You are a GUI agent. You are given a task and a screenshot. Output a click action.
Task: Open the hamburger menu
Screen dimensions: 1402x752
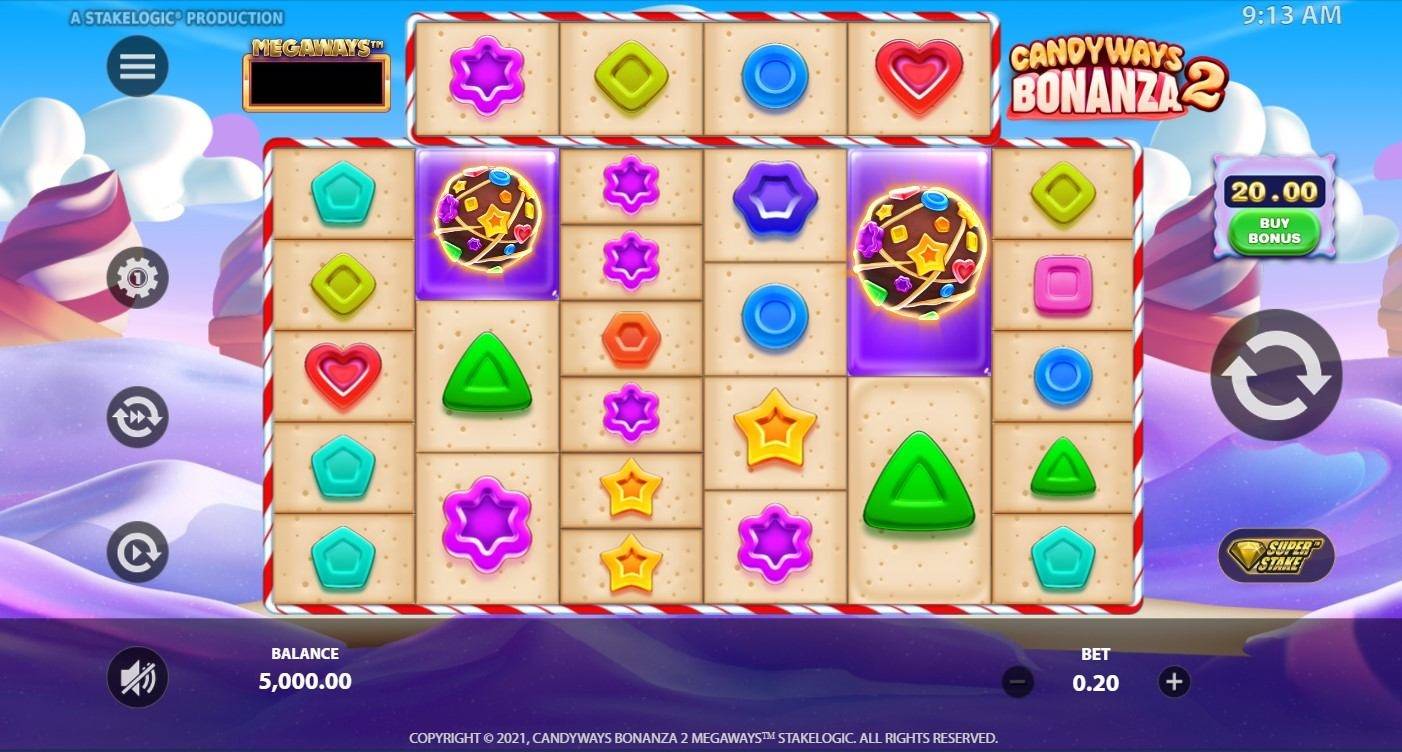click(x=137, y=66)
